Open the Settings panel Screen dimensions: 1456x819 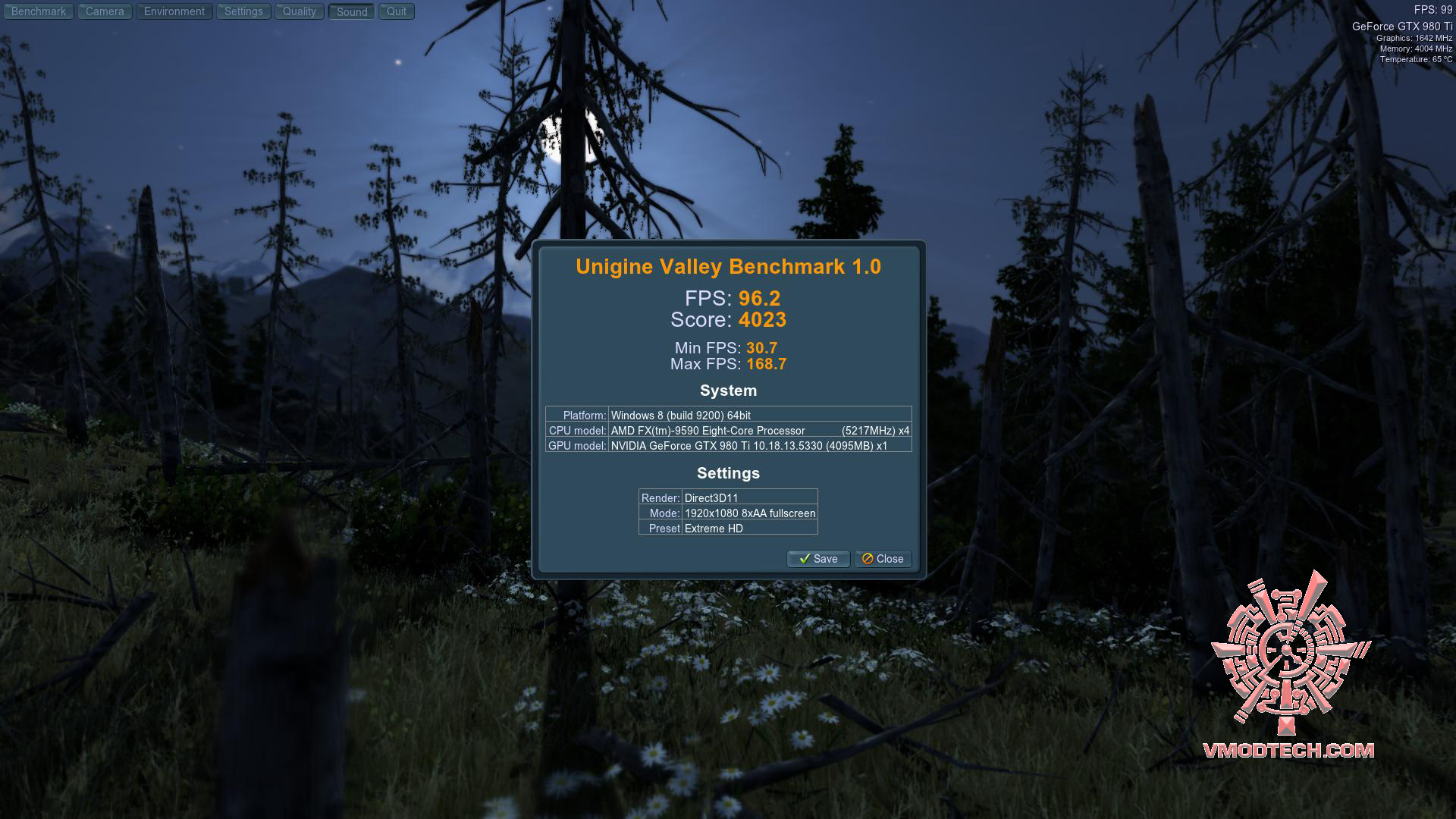(x=243, y=11)
